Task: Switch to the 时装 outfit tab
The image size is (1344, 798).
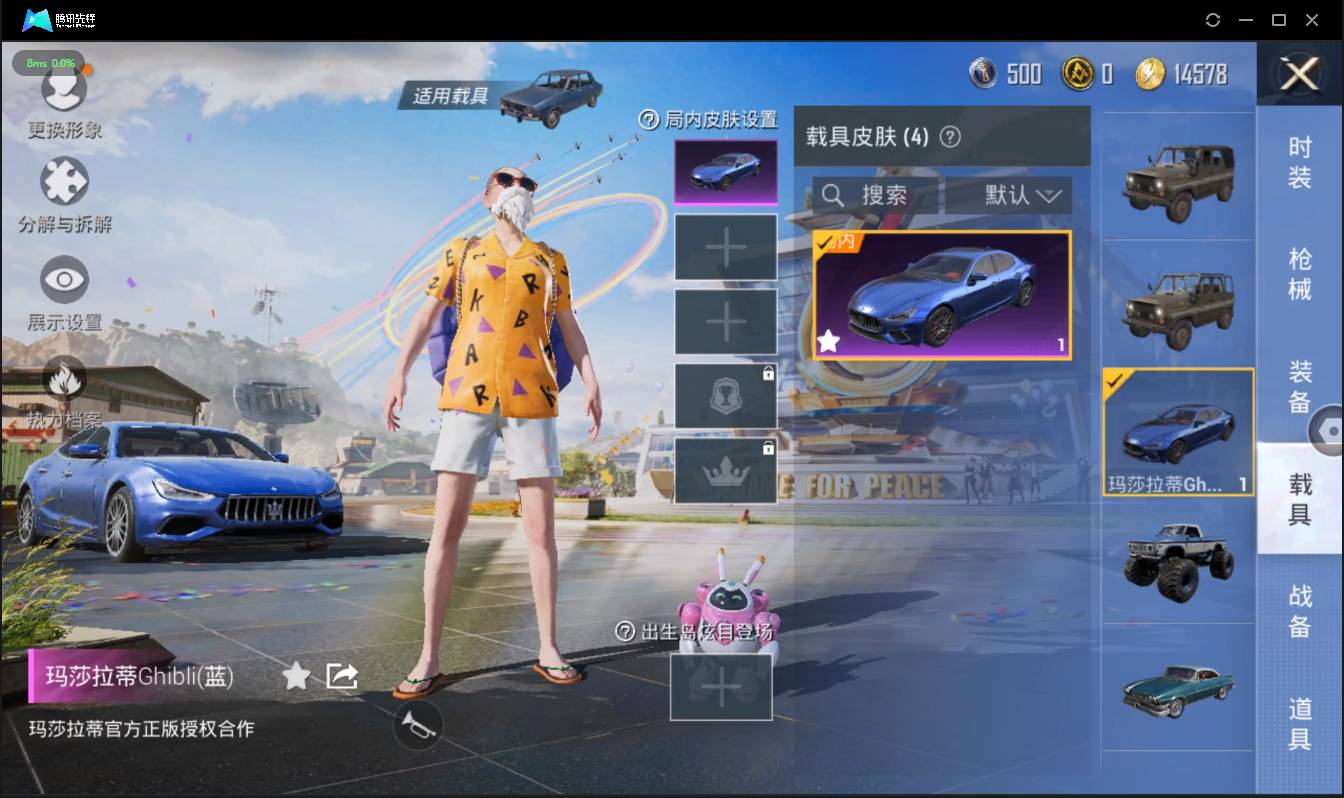Action: (x=1299, y=163)
